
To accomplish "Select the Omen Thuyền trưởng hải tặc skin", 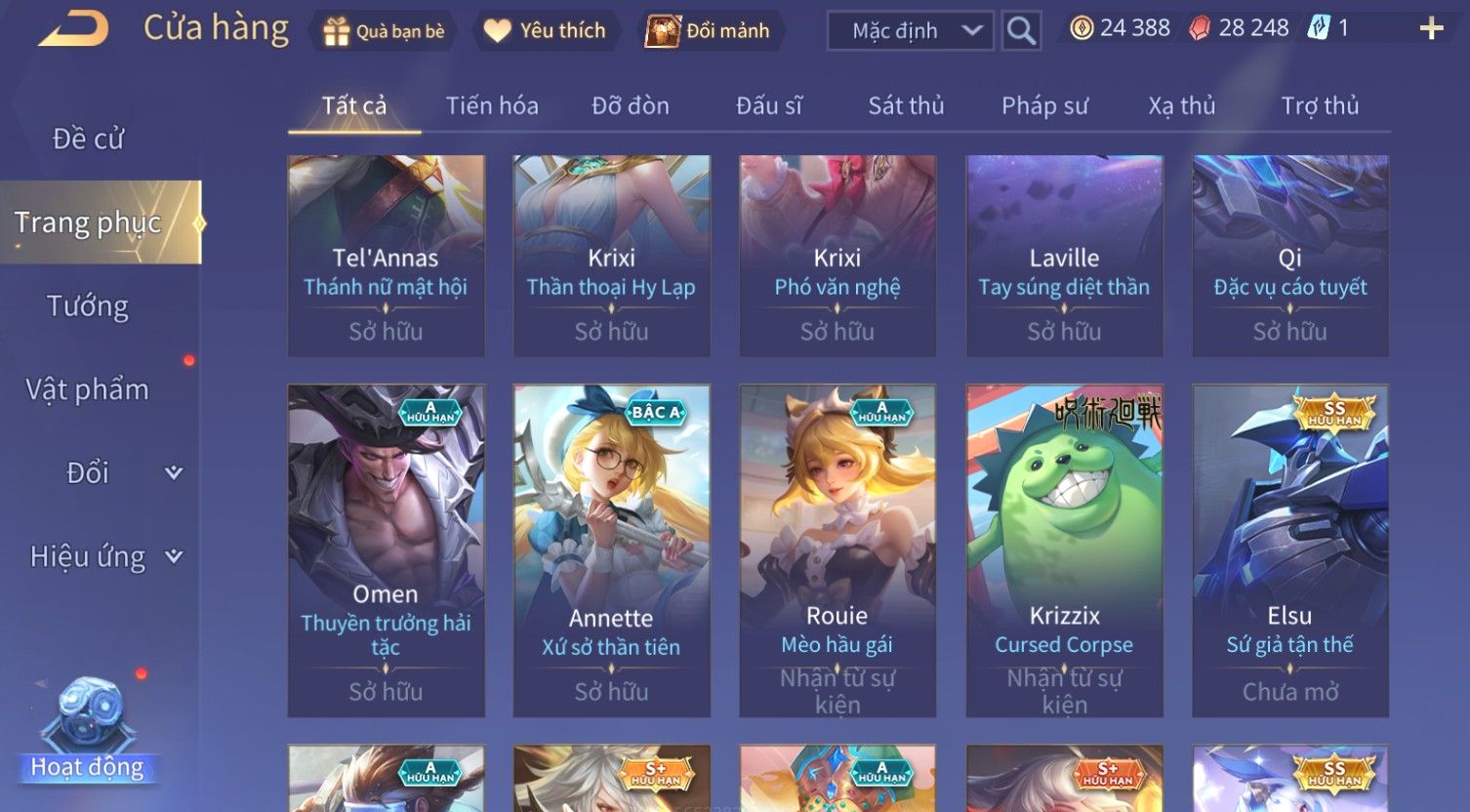I will (386, 550).
